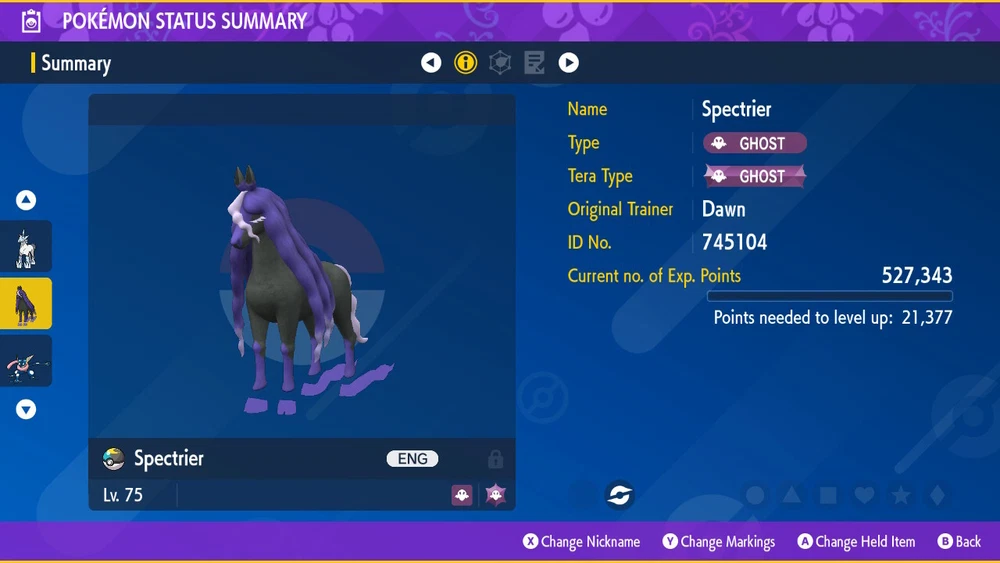Open the moves and notes tab

(x=534, y=63)
